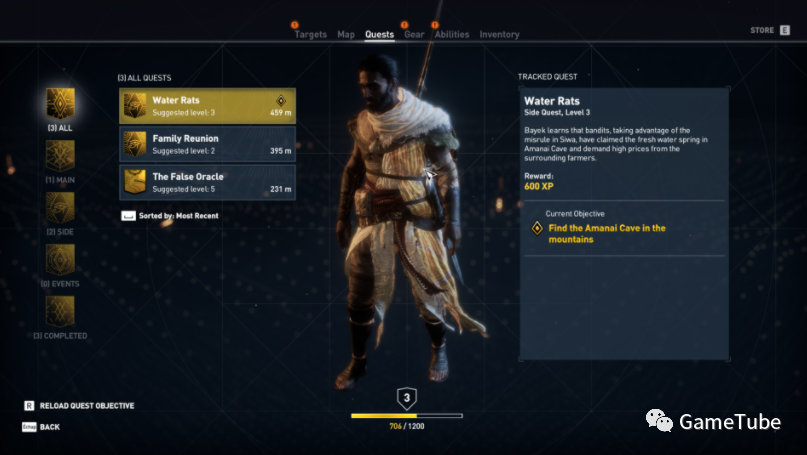Open the Targets tab
The height and width of the screenshot is (455, 807).
pos(310,34)
